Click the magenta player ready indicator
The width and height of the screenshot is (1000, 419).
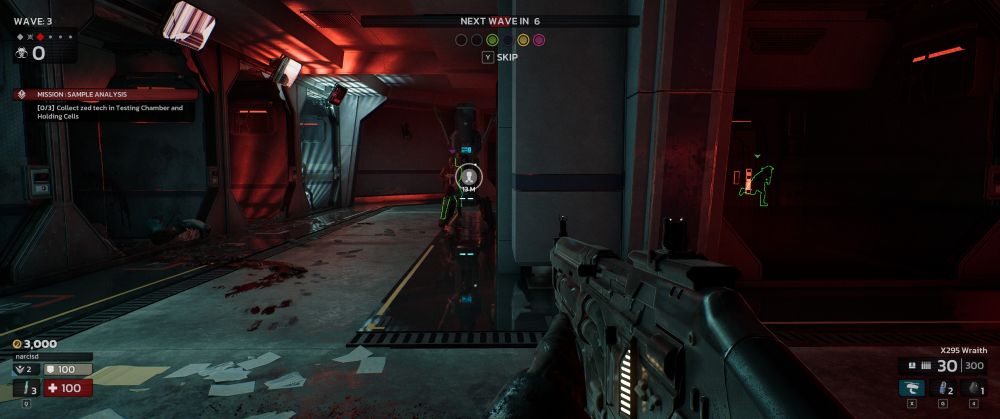[539, 40]
